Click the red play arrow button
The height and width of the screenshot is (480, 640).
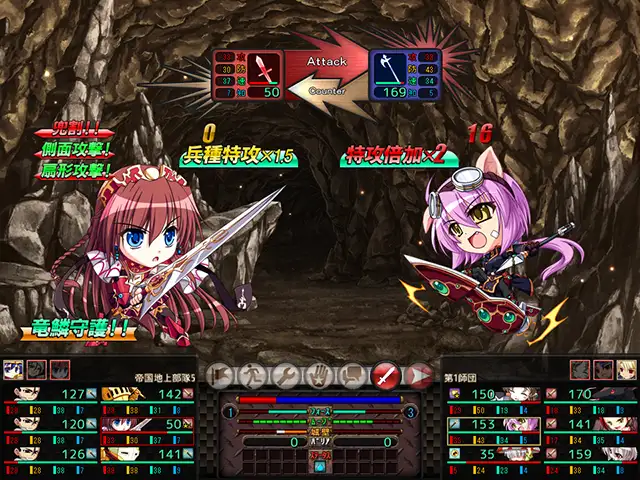coord(419,375)
